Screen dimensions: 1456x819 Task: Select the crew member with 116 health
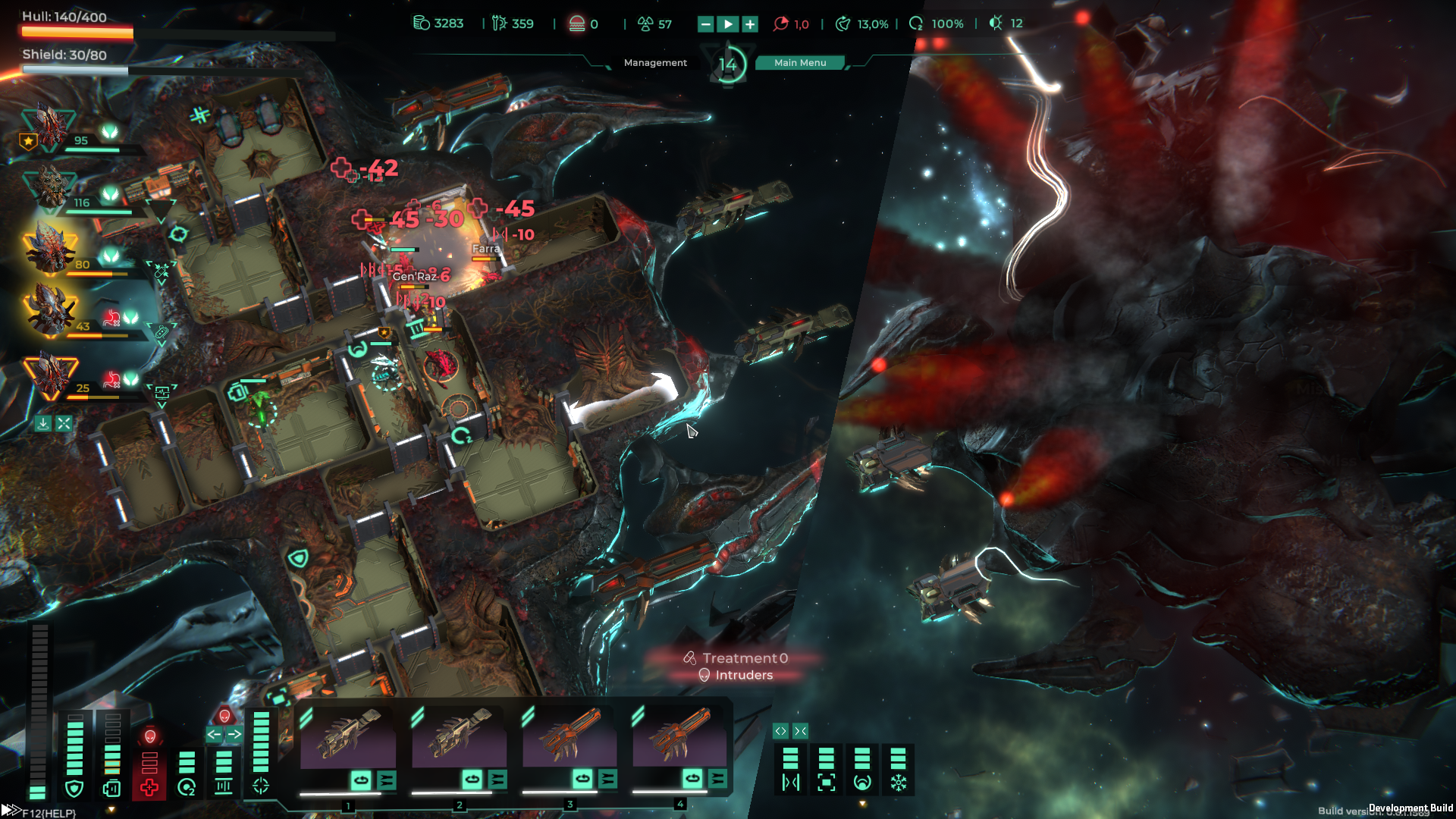click(x=49, y=187)
